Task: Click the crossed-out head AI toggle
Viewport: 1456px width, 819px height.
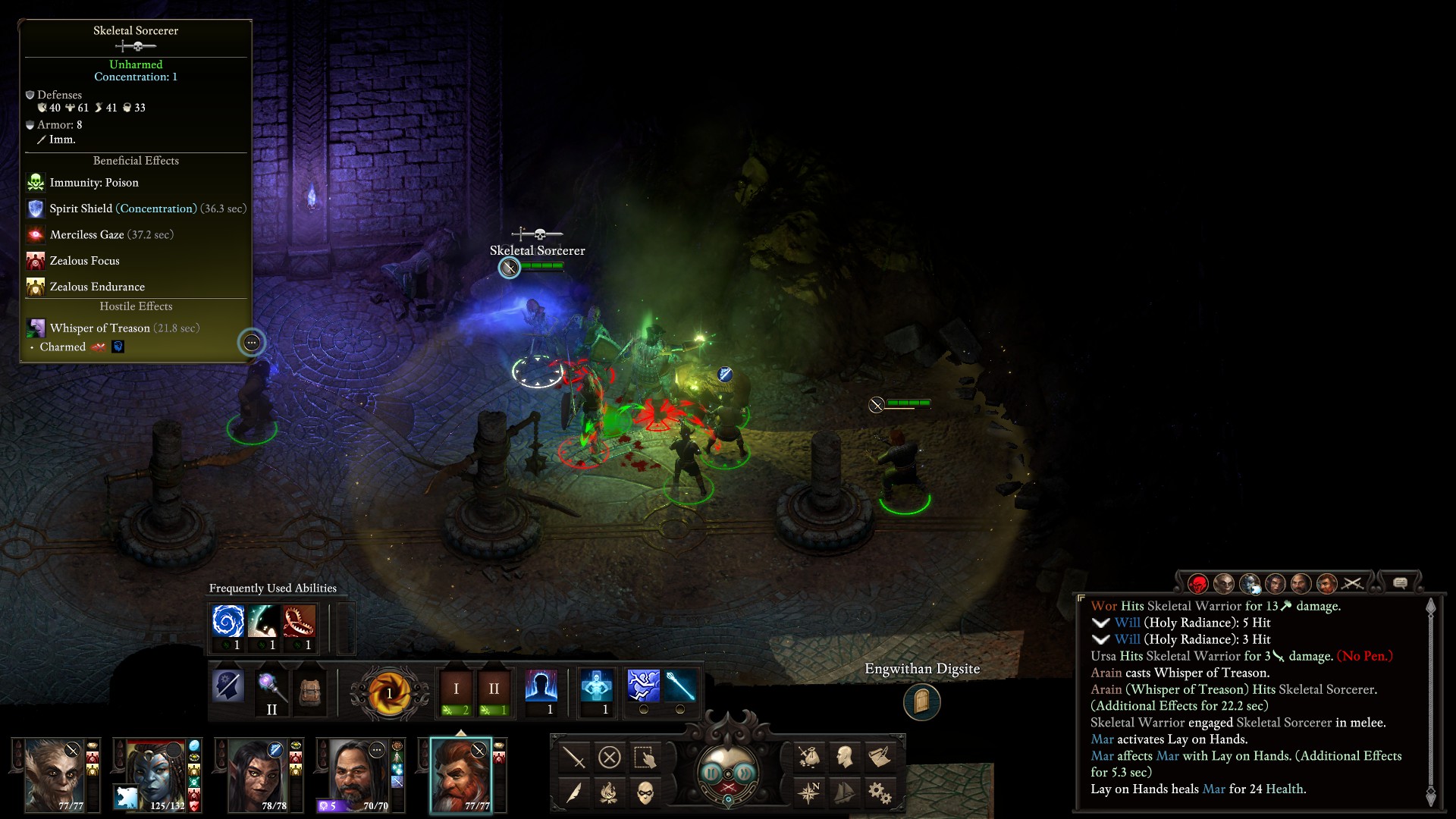Action: point(228,687)
